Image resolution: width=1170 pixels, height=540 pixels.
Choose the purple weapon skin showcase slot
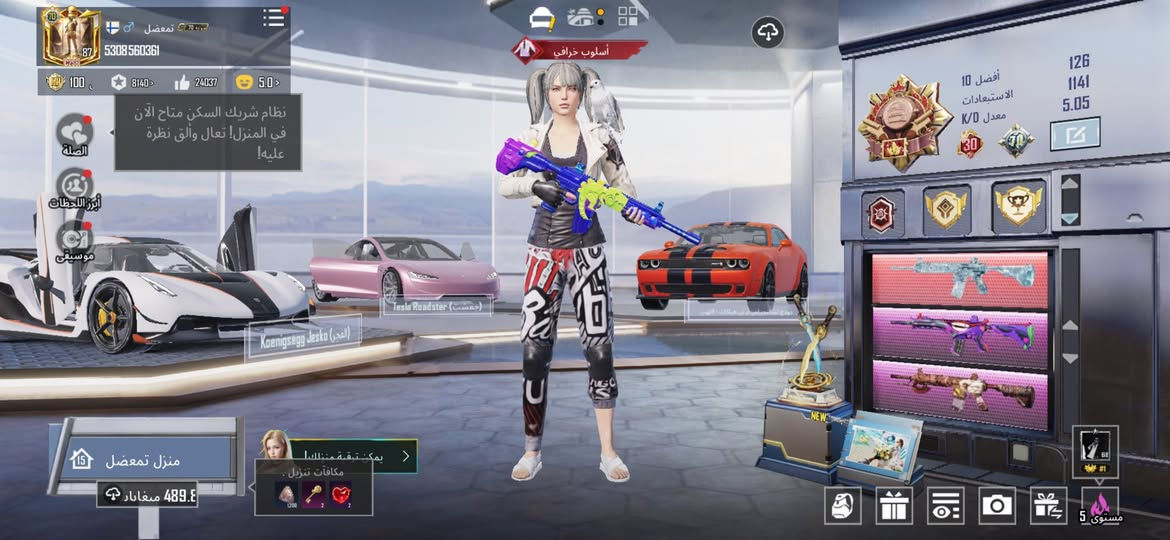pos(959,333)
